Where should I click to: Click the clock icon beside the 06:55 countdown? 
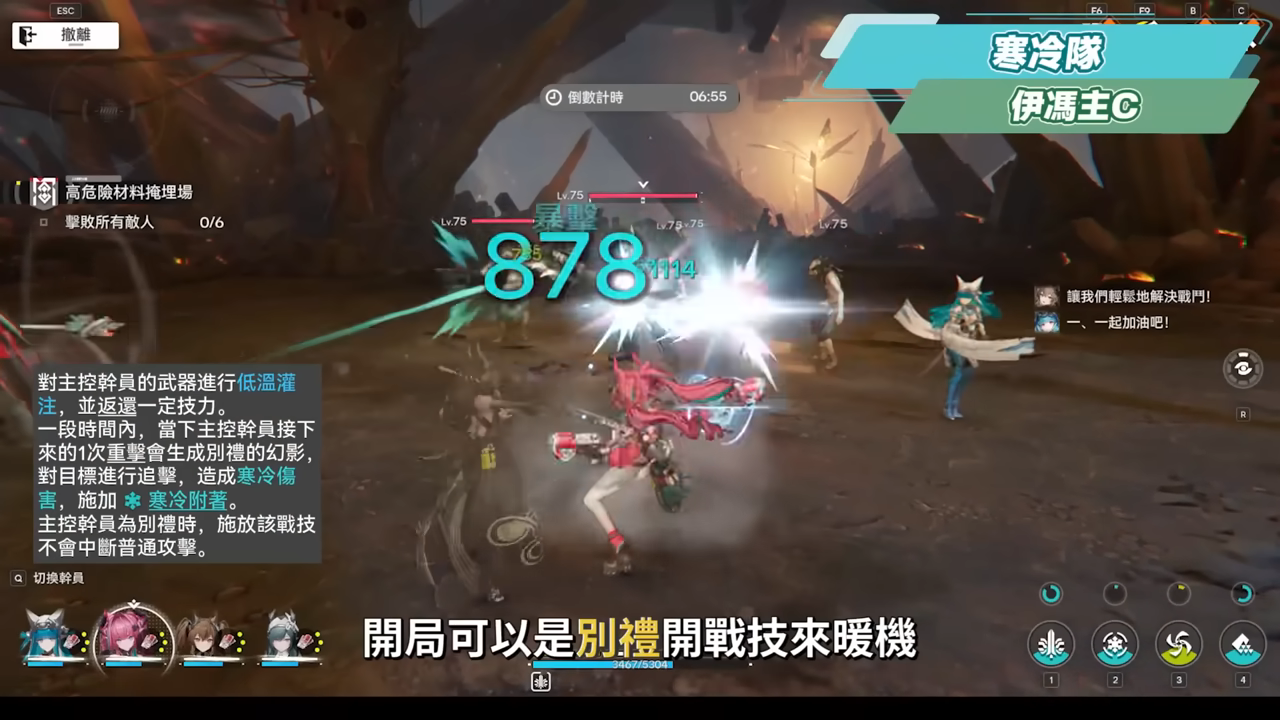(552, 97)
